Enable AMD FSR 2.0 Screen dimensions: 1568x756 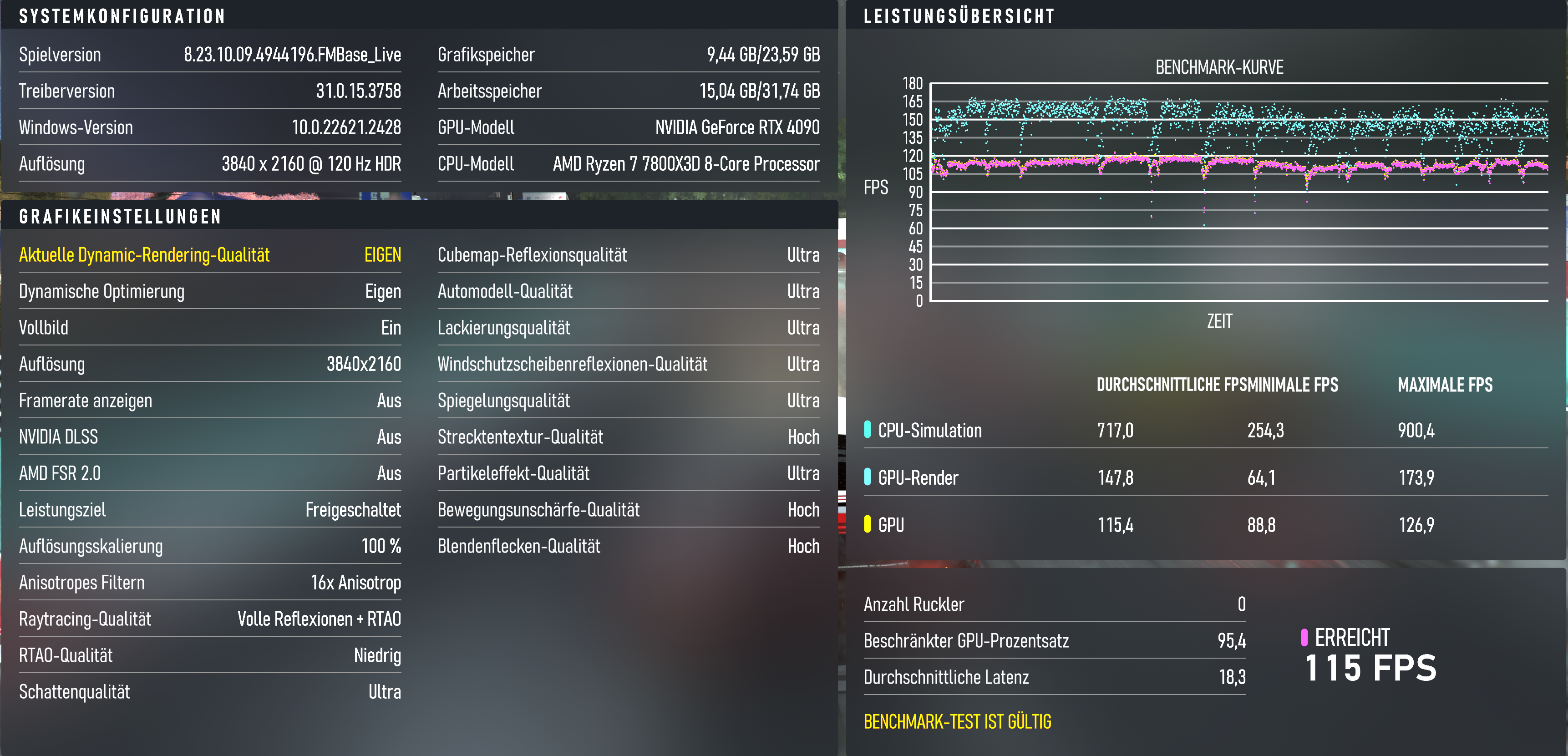(x=210, y=473)
